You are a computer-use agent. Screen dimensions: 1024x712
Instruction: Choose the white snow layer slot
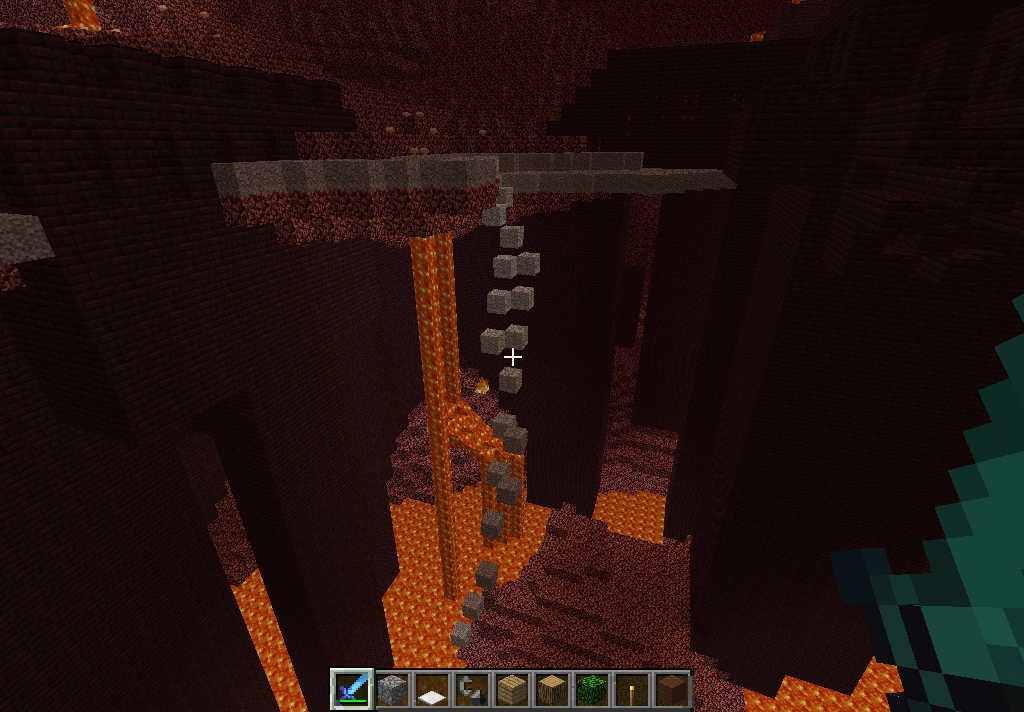(x=431, y=689)
